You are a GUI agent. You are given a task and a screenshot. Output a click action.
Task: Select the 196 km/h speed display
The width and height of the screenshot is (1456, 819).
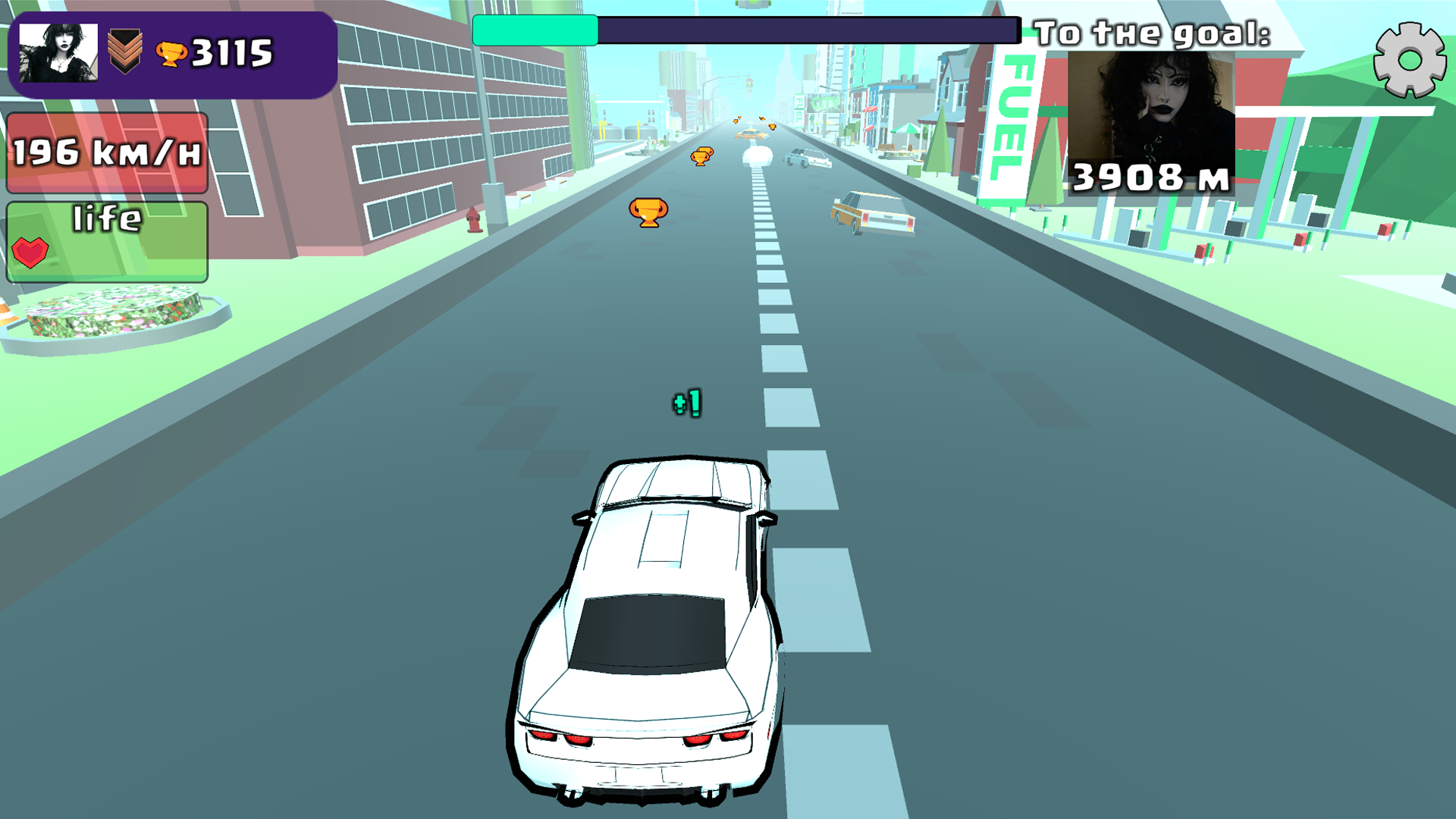106,152
